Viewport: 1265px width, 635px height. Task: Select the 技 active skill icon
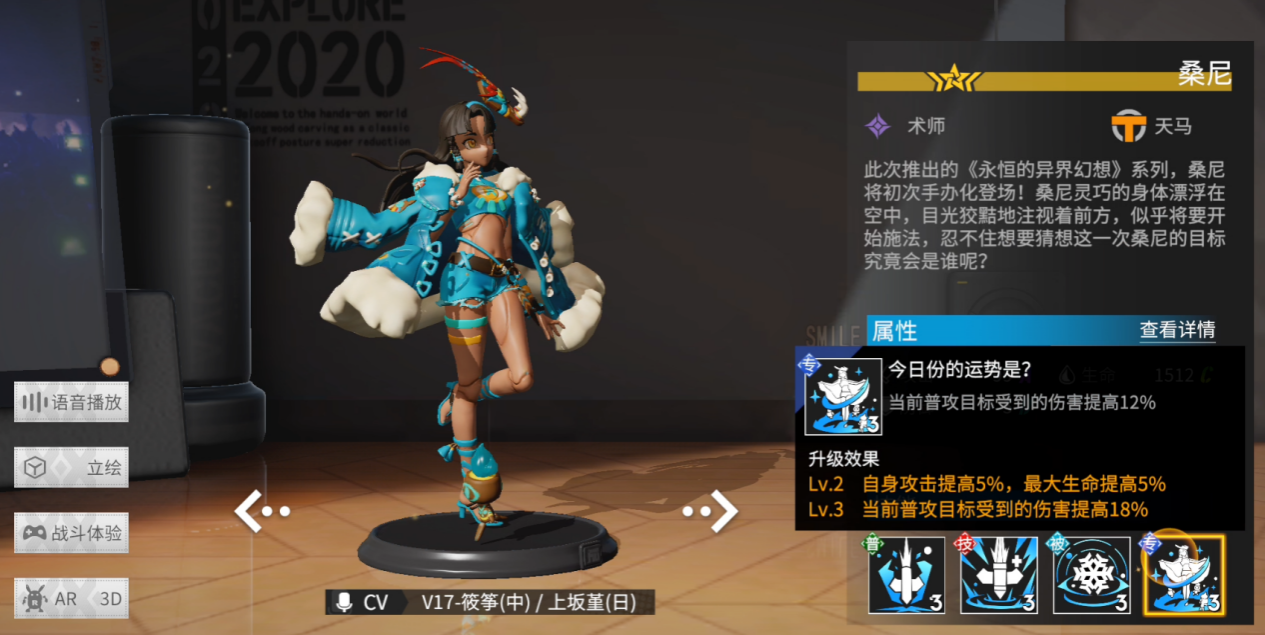[x=998, y=575]
